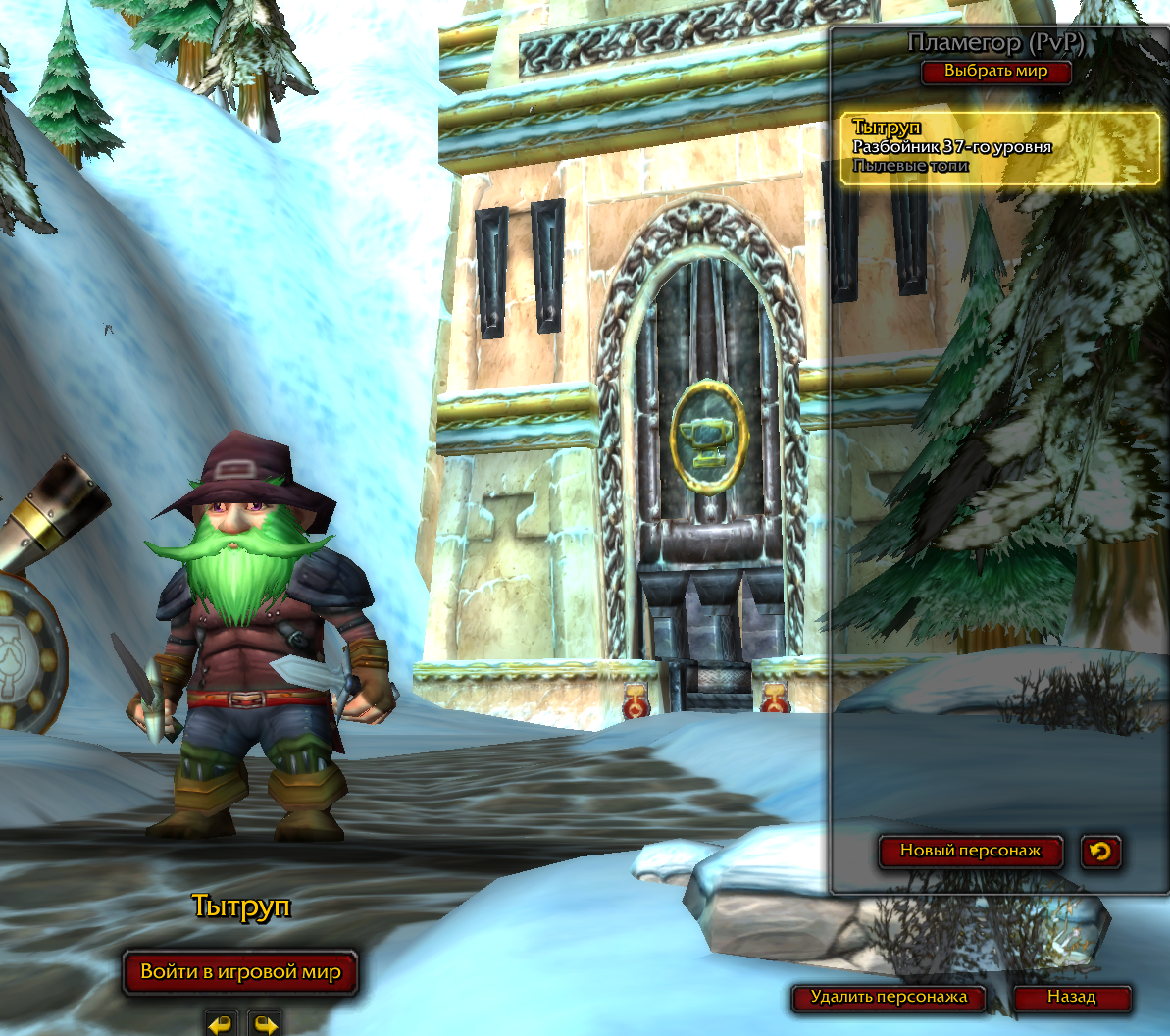Select character Тытруп in the list
This screenshot has height=1036, width=1170.
pyautogui.click(x=999, y=148)
